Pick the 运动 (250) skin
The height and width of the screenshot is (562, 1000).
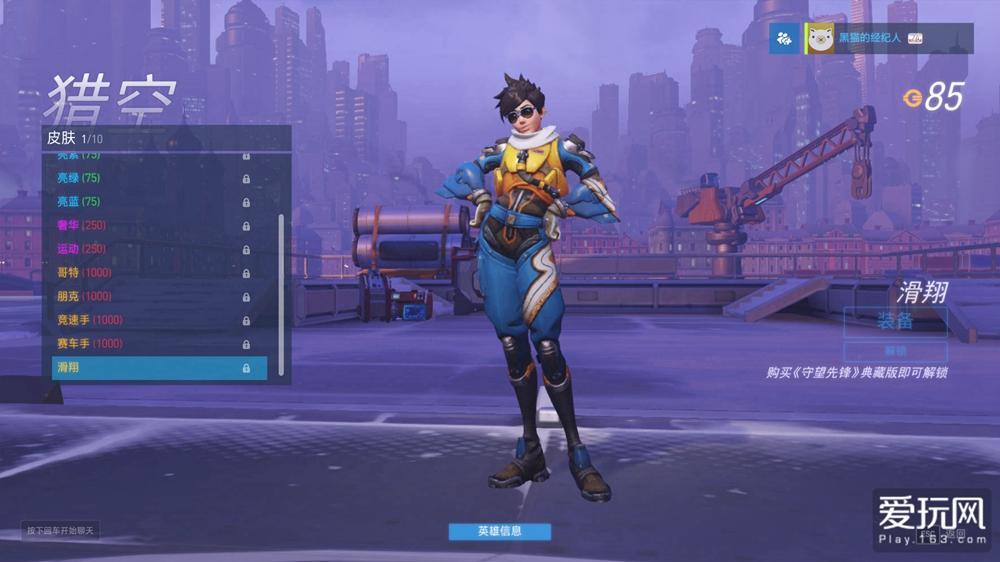(x=150, y=249)
